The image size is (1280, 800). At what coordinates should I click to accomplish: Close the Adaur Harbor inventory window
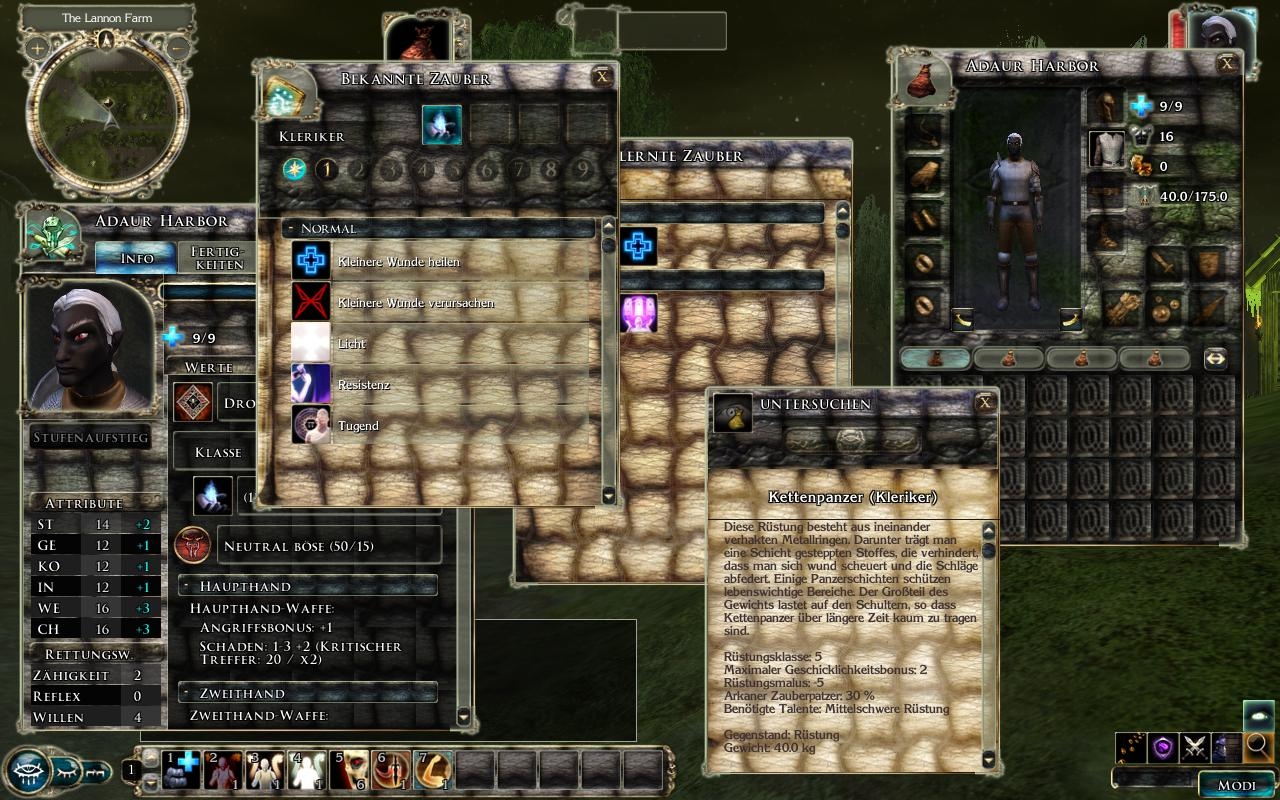click(1227, 64)
